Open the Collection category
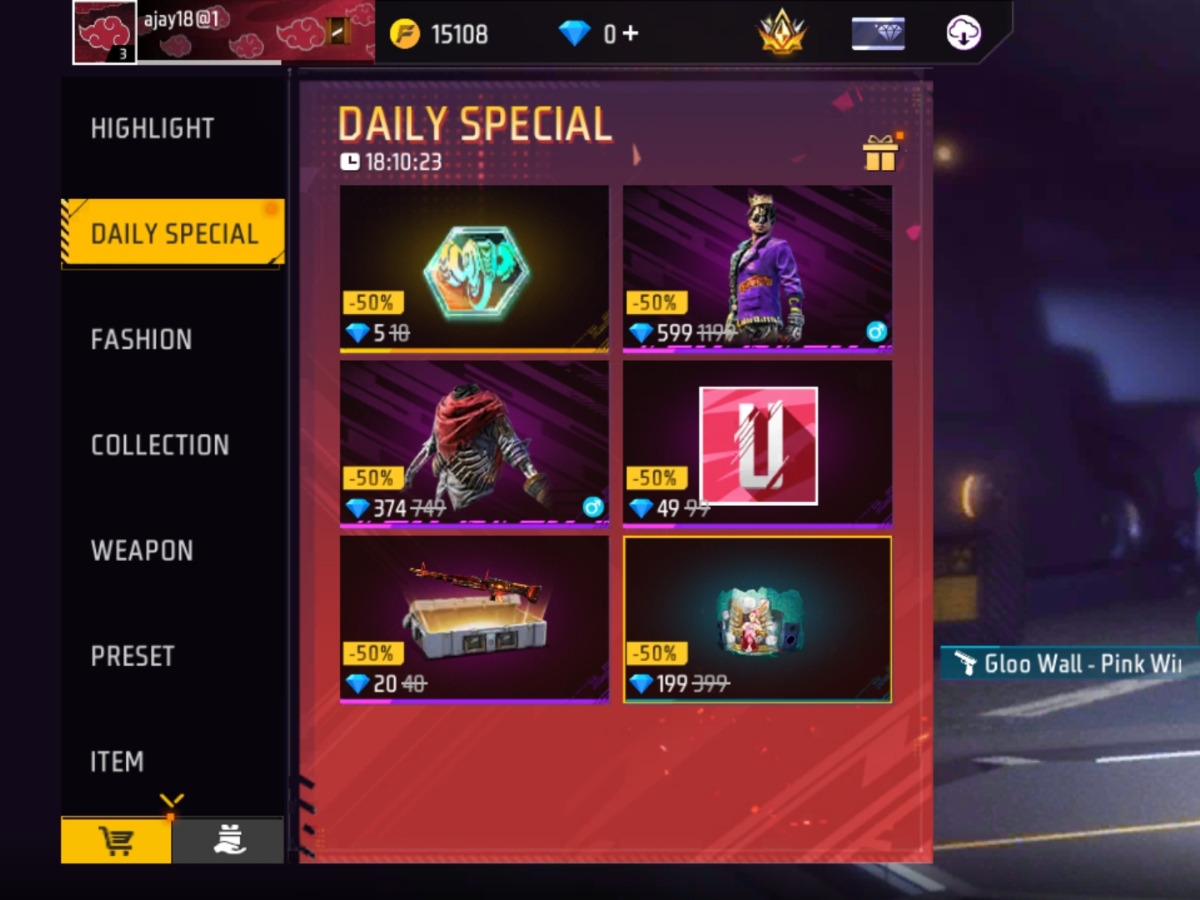 (160, 445)
